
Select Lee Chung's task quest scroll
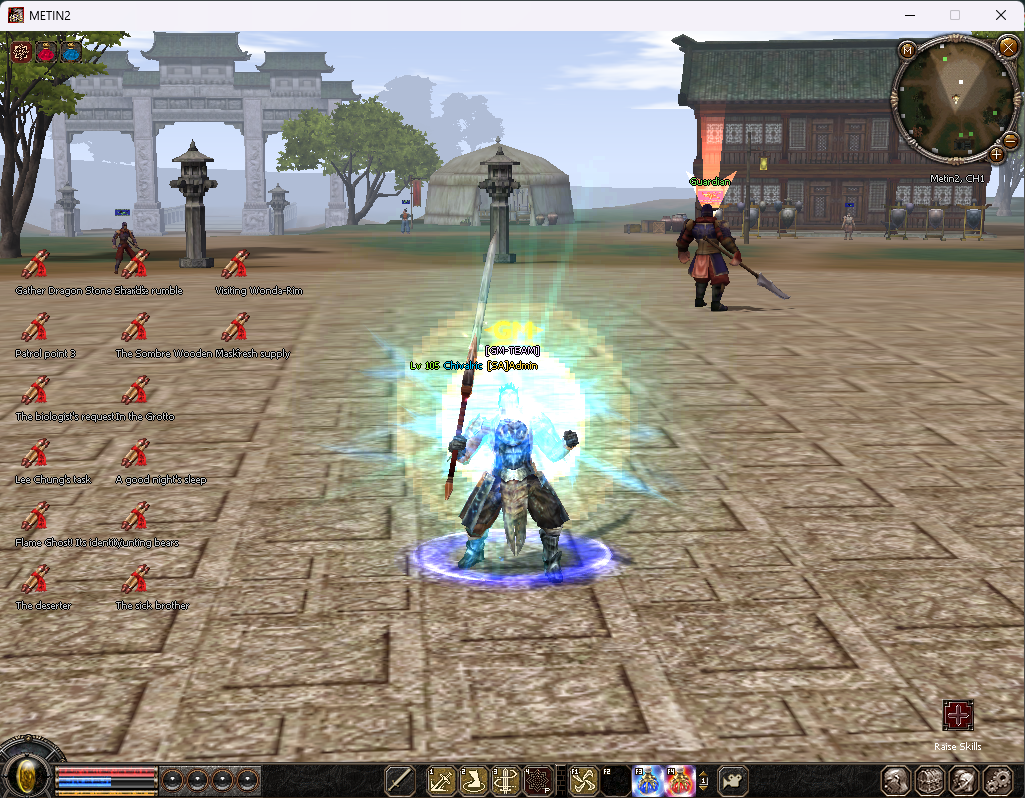36,454
